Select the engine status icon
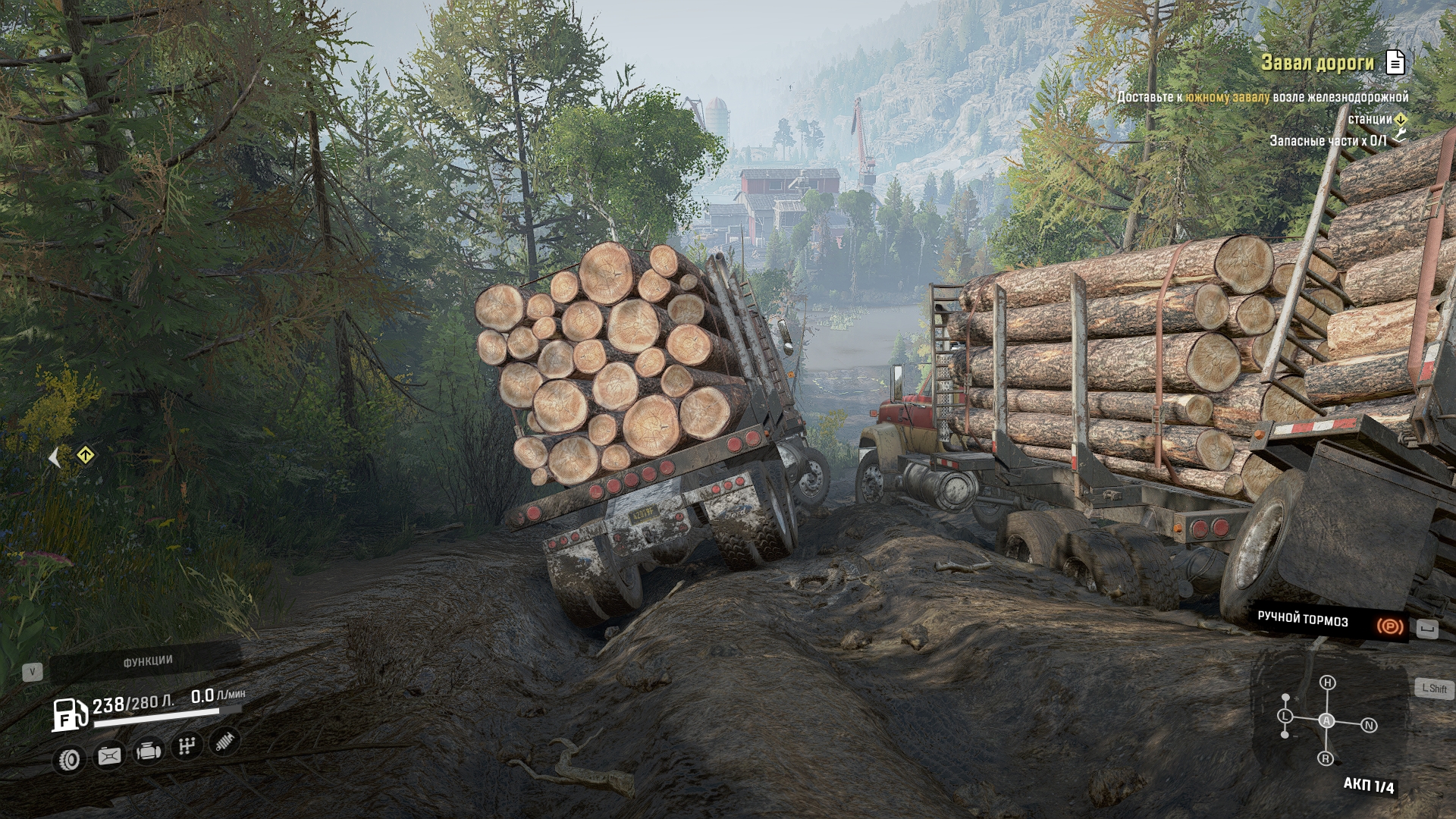 tap(148, 752)
